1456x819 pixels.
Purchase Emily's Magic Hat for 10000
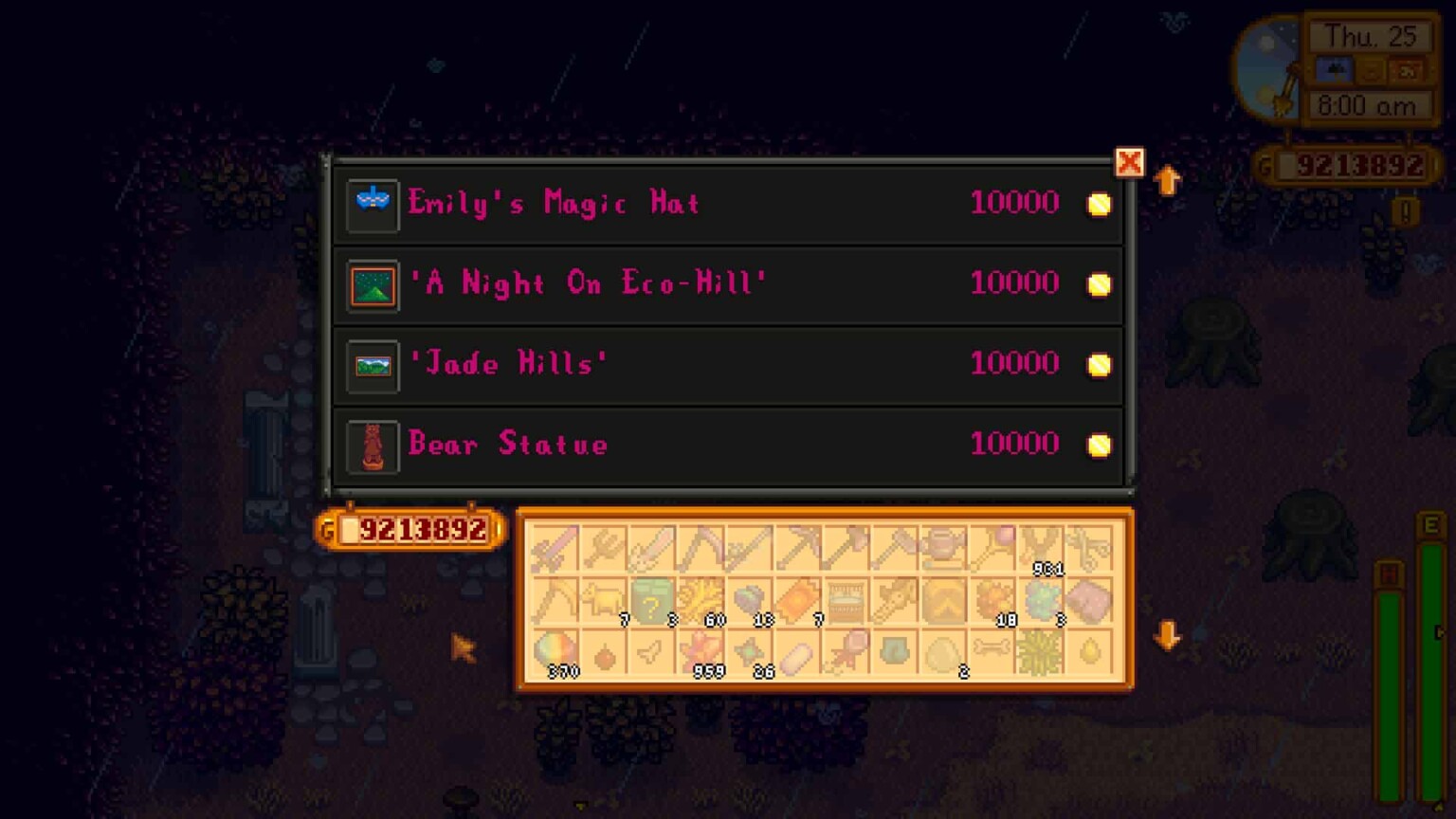coord(728,203)
